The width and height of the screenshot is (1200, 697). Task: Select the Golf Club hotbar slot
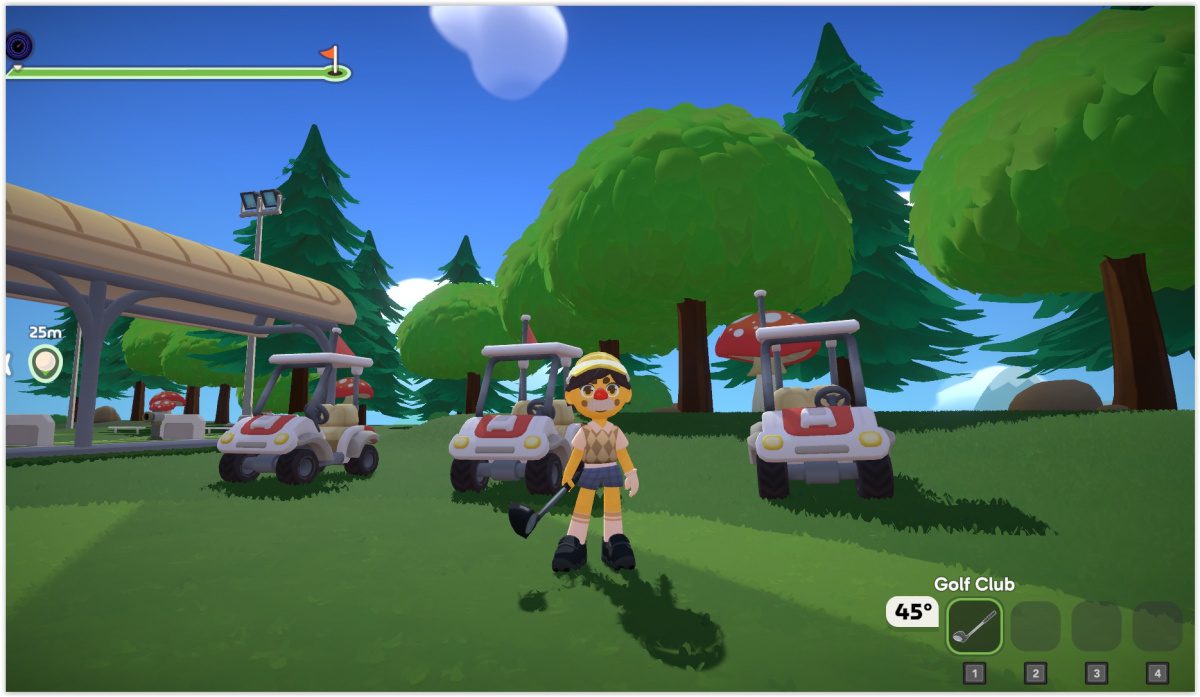pos(974,626)
